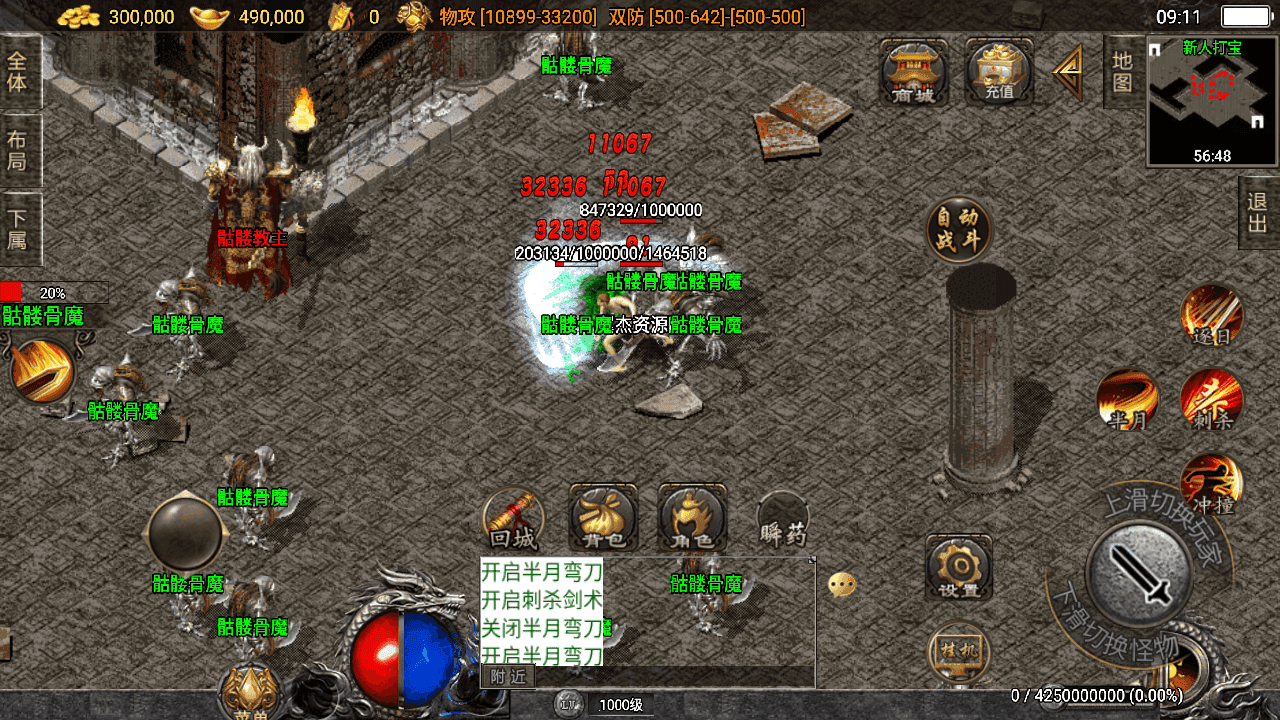Select the 全体 tab
The image size is (1280, 720).
pos(18,72)
